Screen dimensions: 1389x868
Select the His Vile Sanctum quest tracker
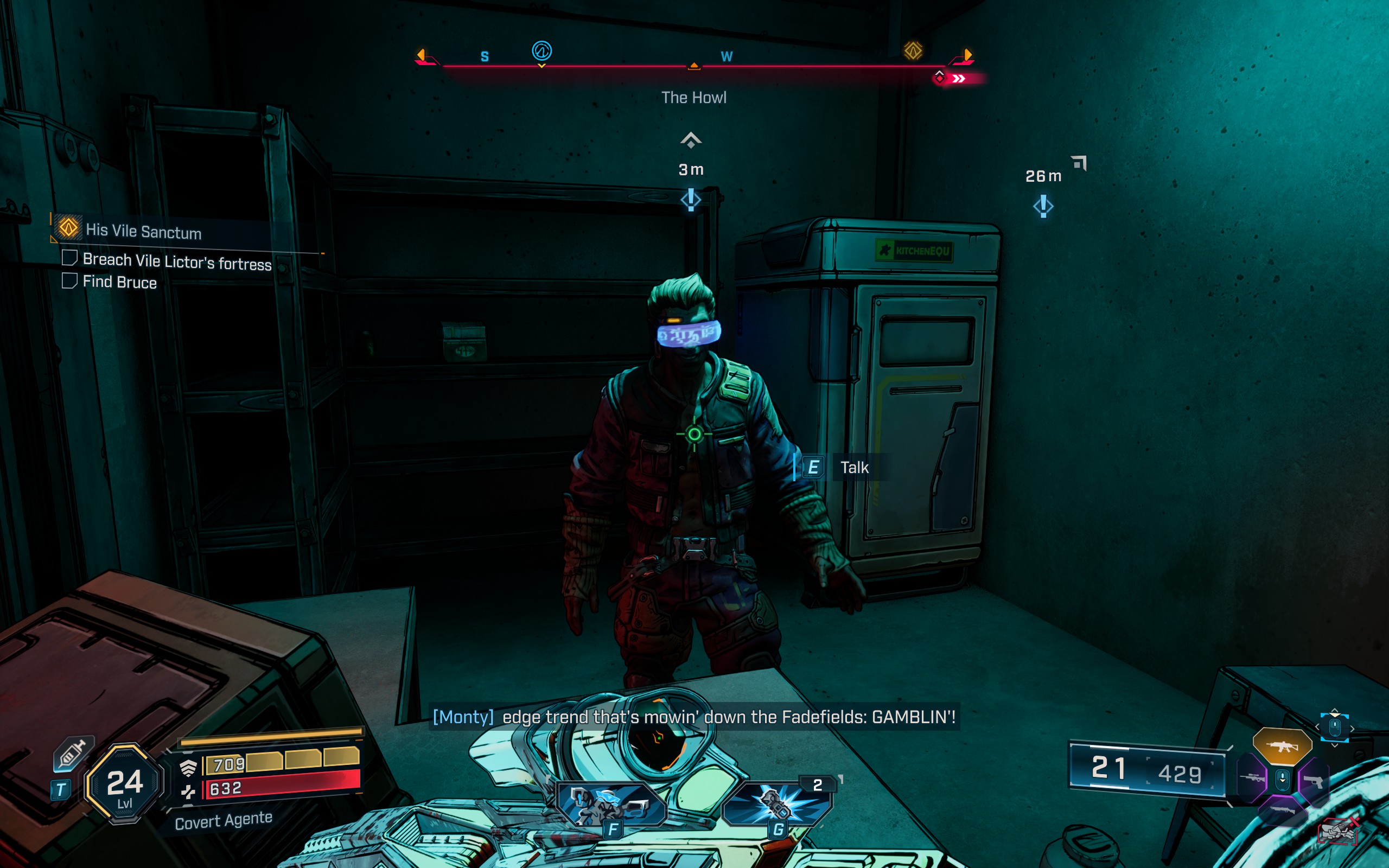coord(143,231)
